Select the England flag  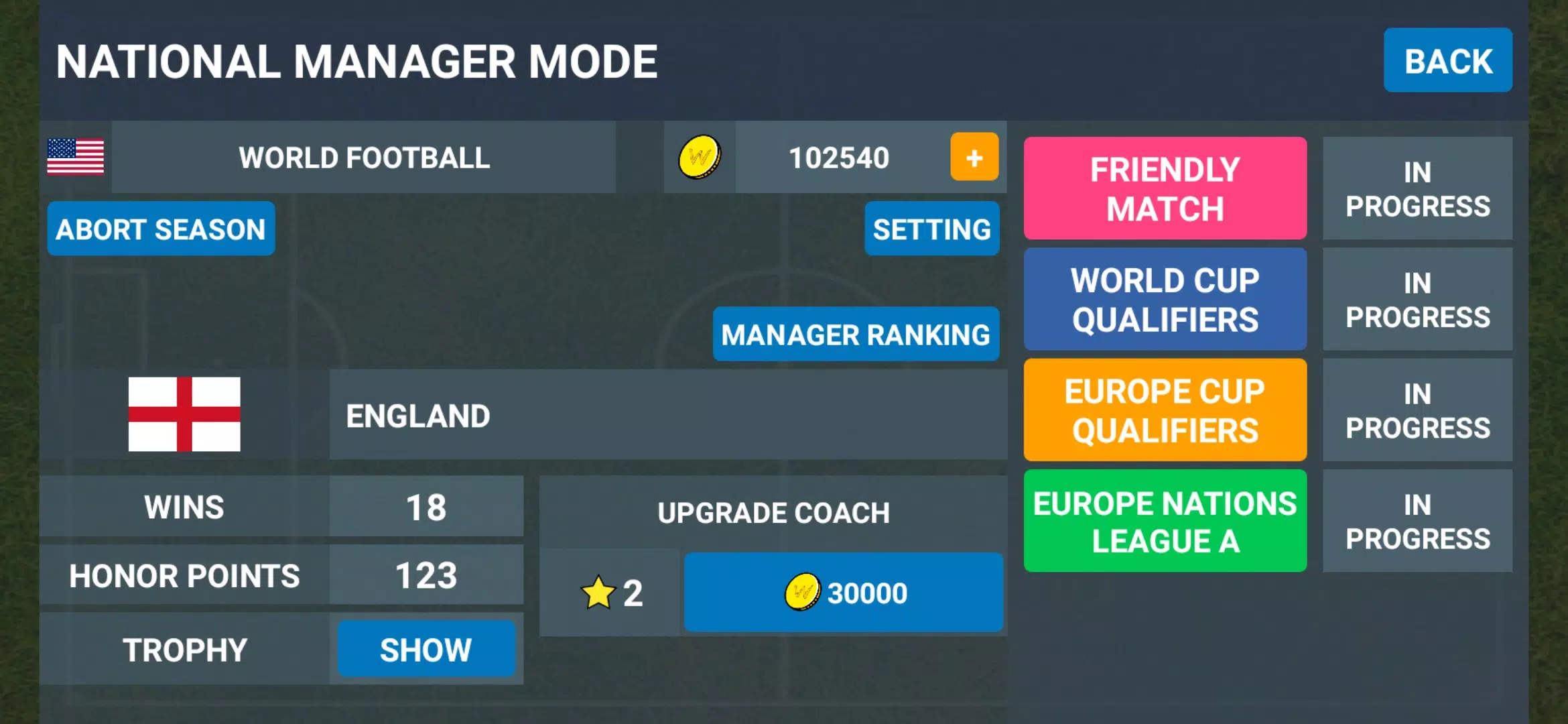pyautogui.click(x=184, y=414)
